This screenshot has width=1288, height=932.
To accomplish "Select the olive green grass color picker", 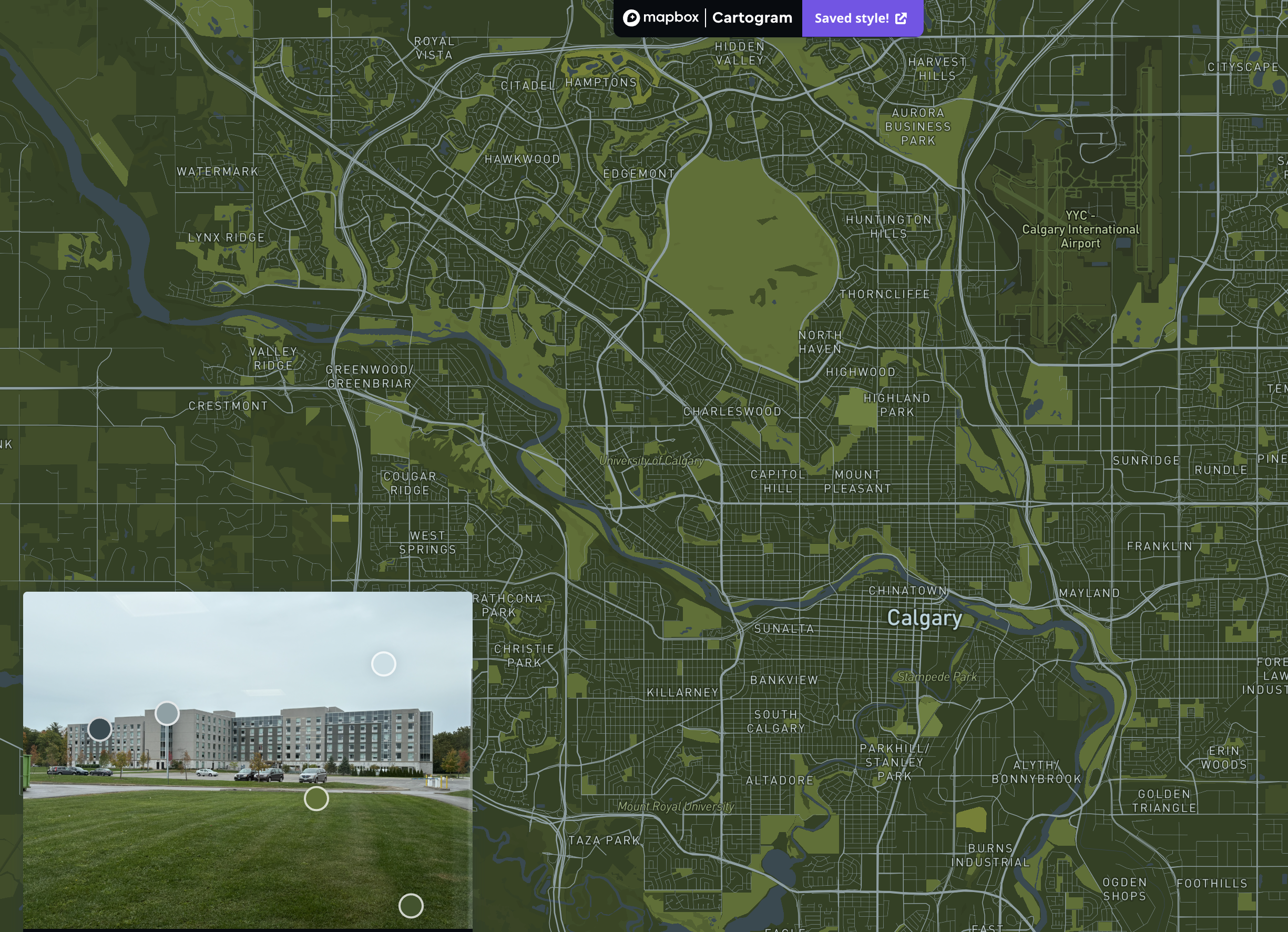I will coord(316,799).
